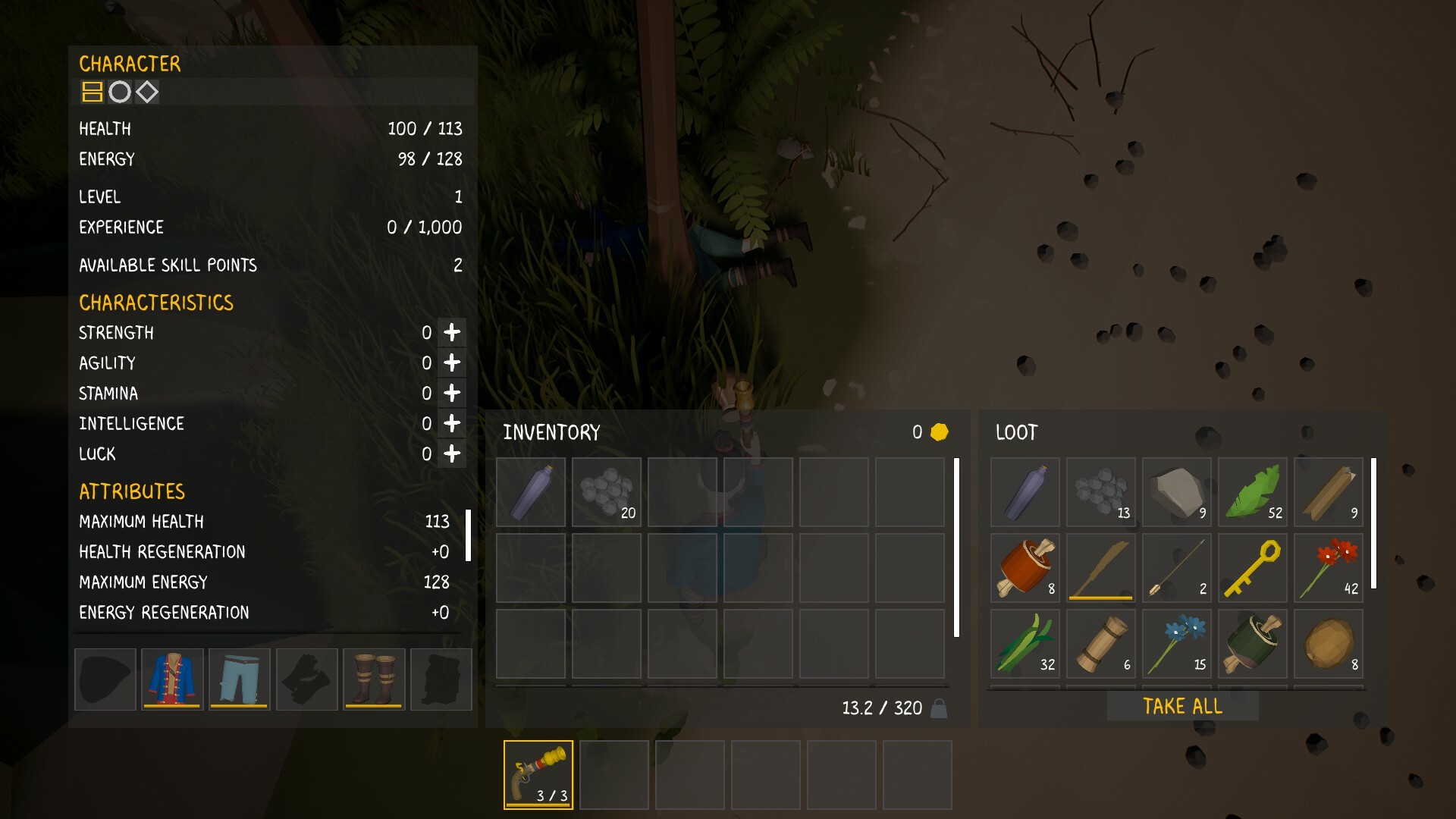Select the purple bottle in the first inventory slot
This screenshot has width=1456, height=819.
pos(530,492)
